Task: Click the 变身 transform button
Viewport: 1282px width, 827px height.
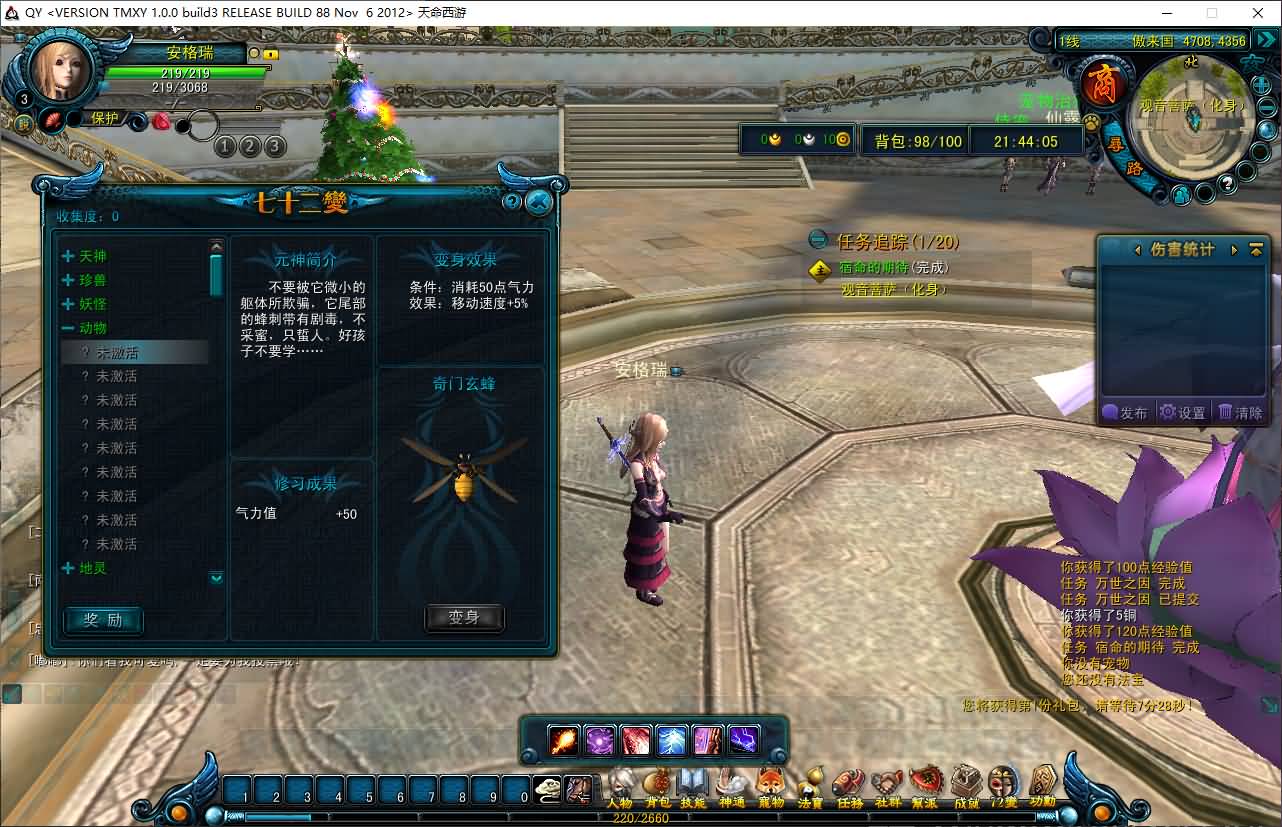Action: (x=464, y=618)
